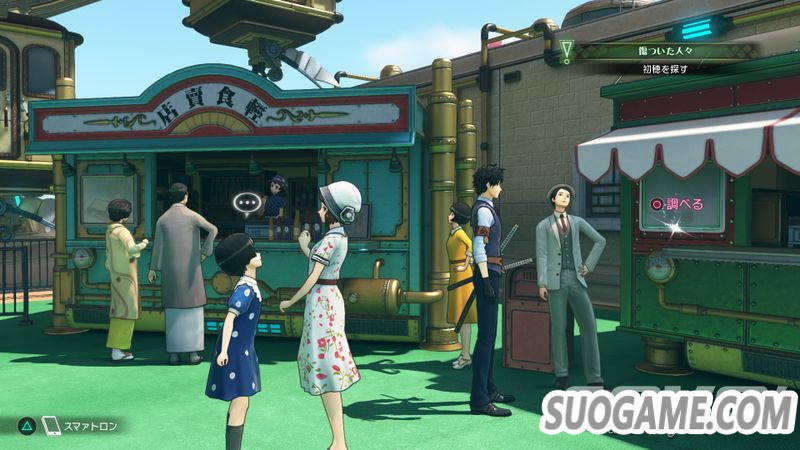Open the smartphone icon
This screenshot has width=800, height=450.
click(51, 426)
